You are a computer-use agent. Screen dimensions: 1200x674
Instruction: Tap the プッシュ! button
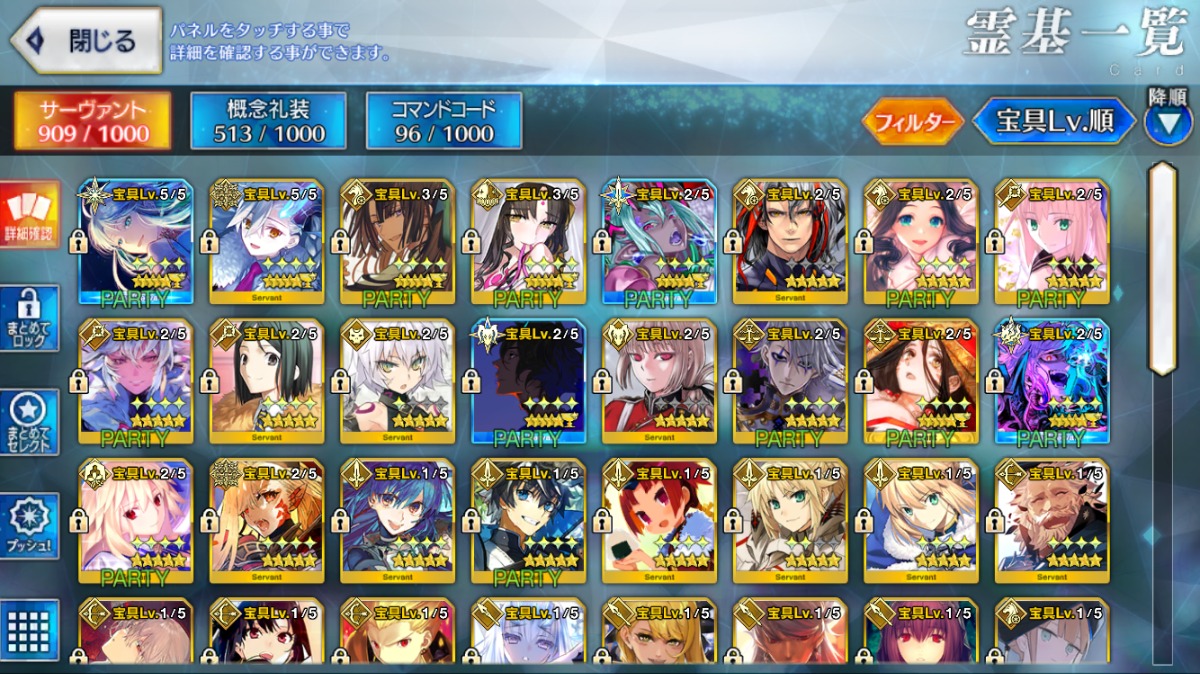tap(30, 526)
